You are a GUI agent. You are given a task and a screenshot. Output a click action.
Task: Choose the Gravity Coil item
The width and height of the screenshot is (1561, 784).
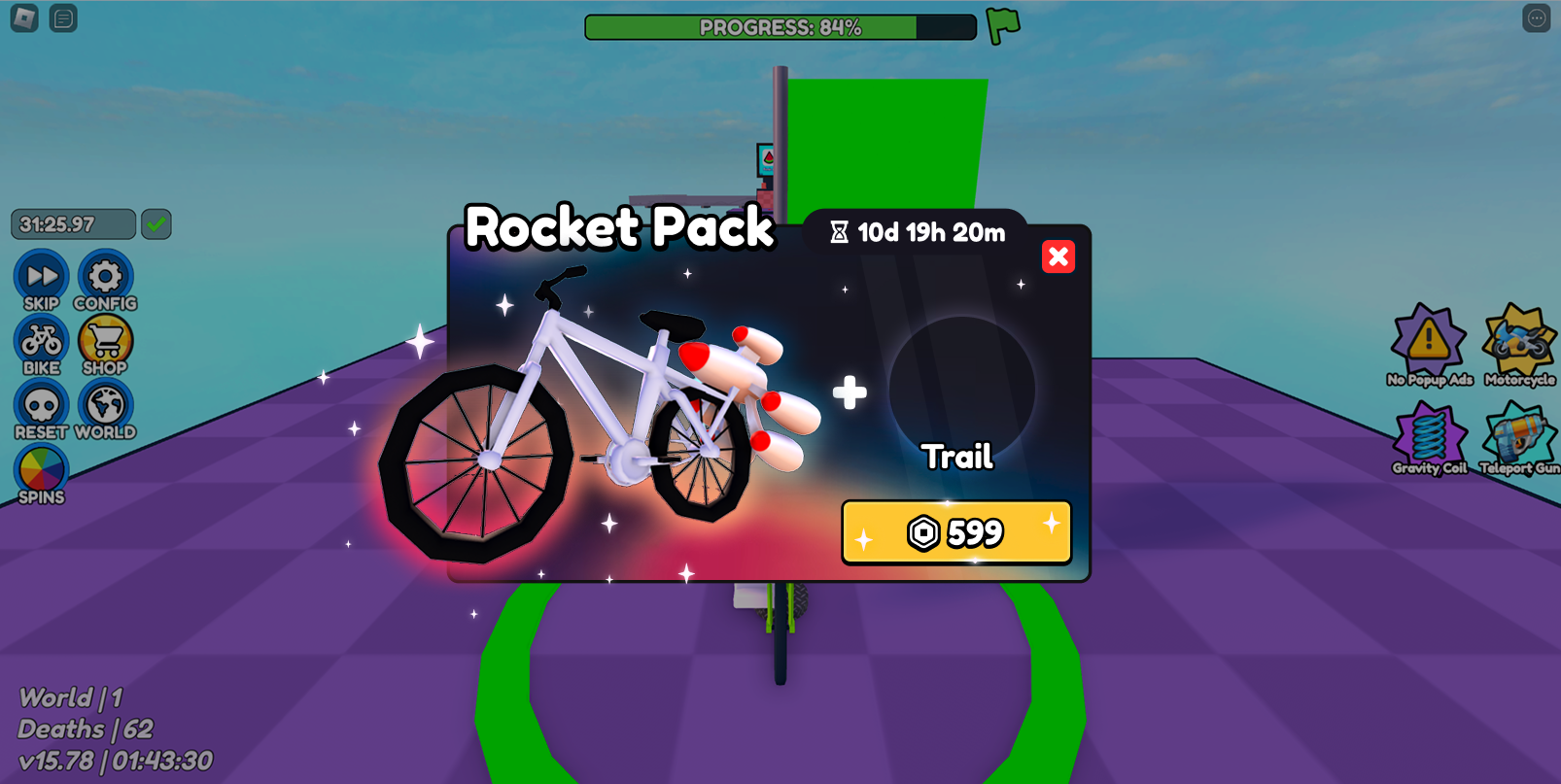1428,438
